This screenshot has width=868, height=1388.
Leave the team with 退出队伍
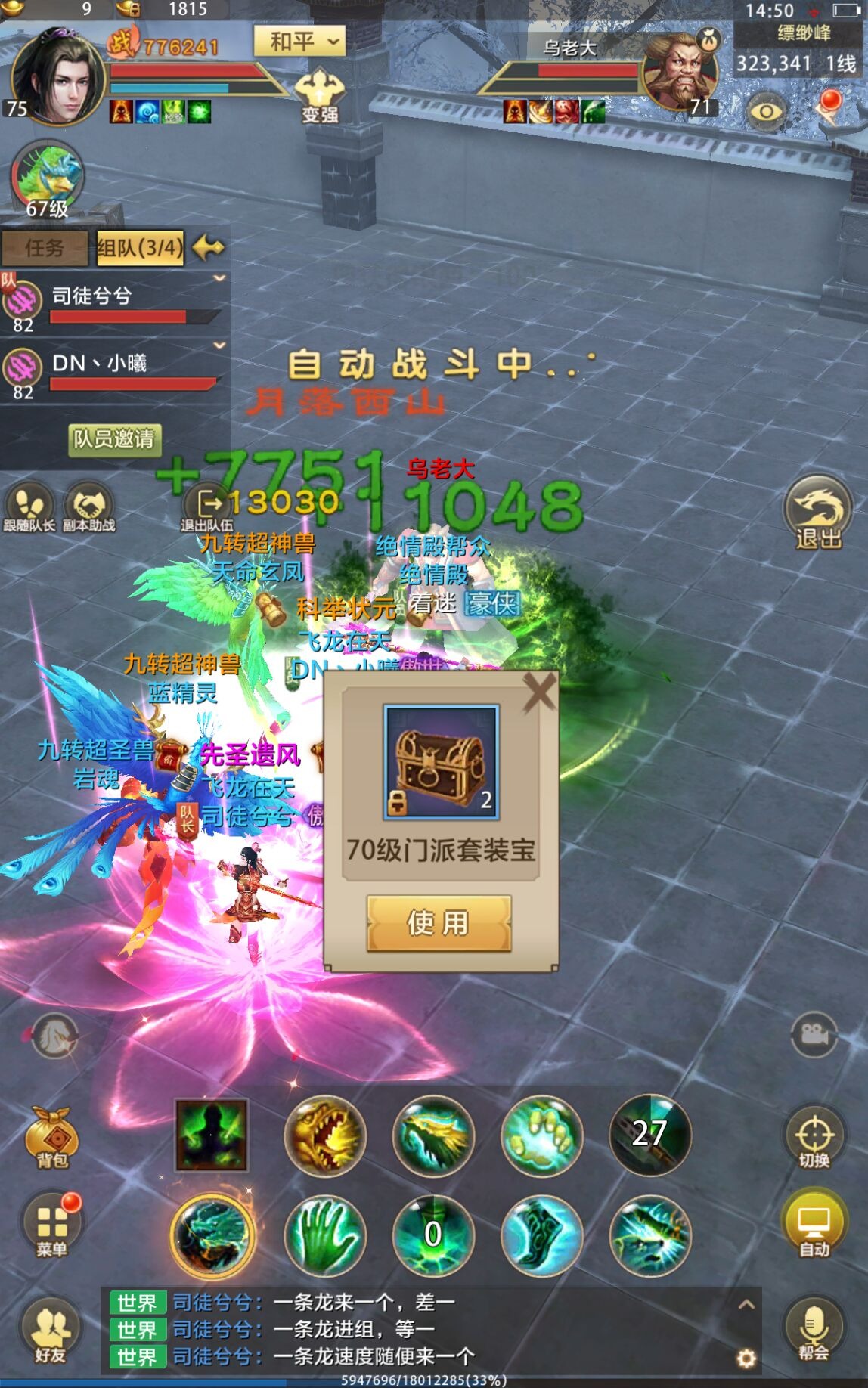(x=206, y=508)
